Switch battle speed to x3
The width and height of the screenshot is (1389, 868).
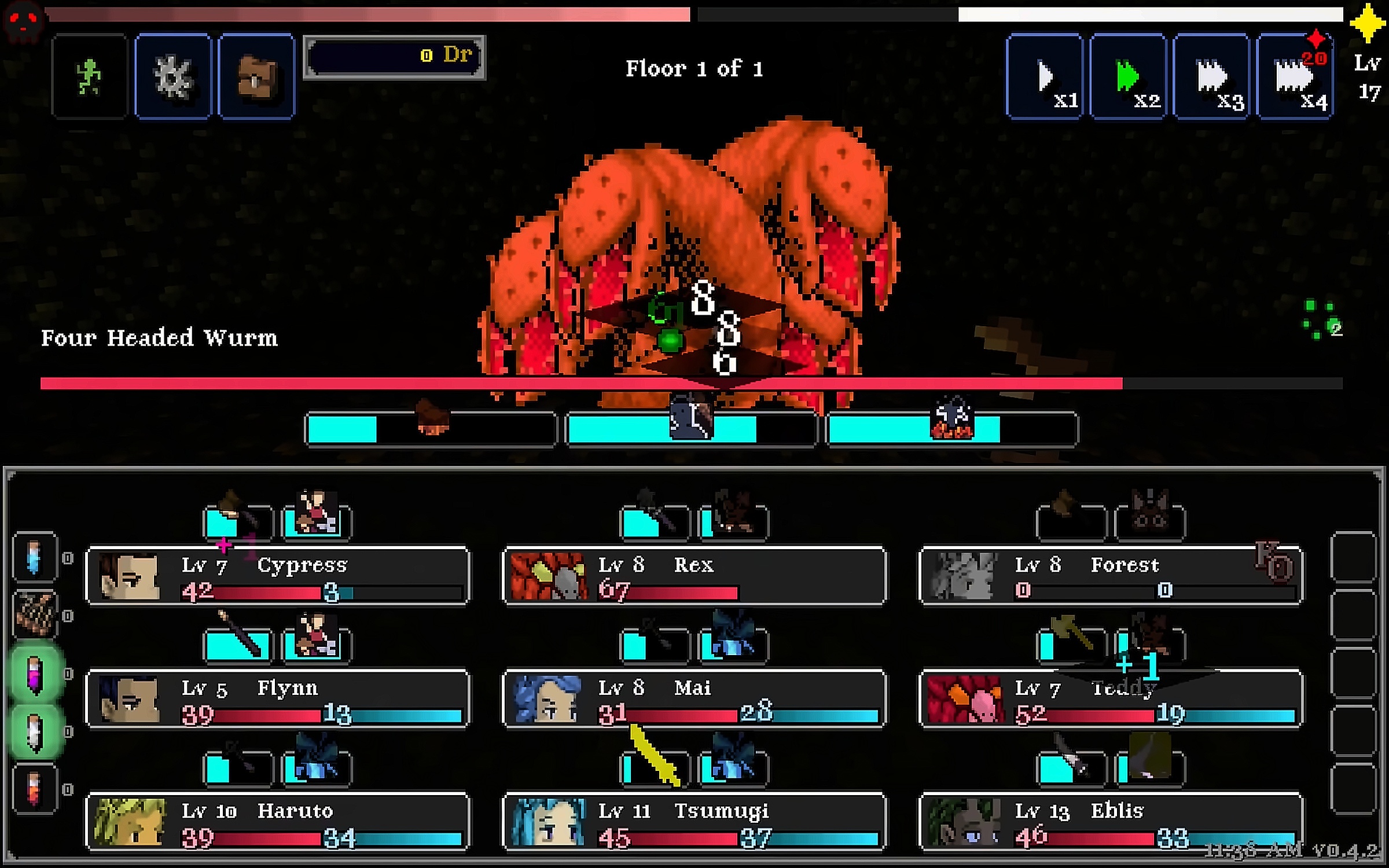coord(1211,76)
